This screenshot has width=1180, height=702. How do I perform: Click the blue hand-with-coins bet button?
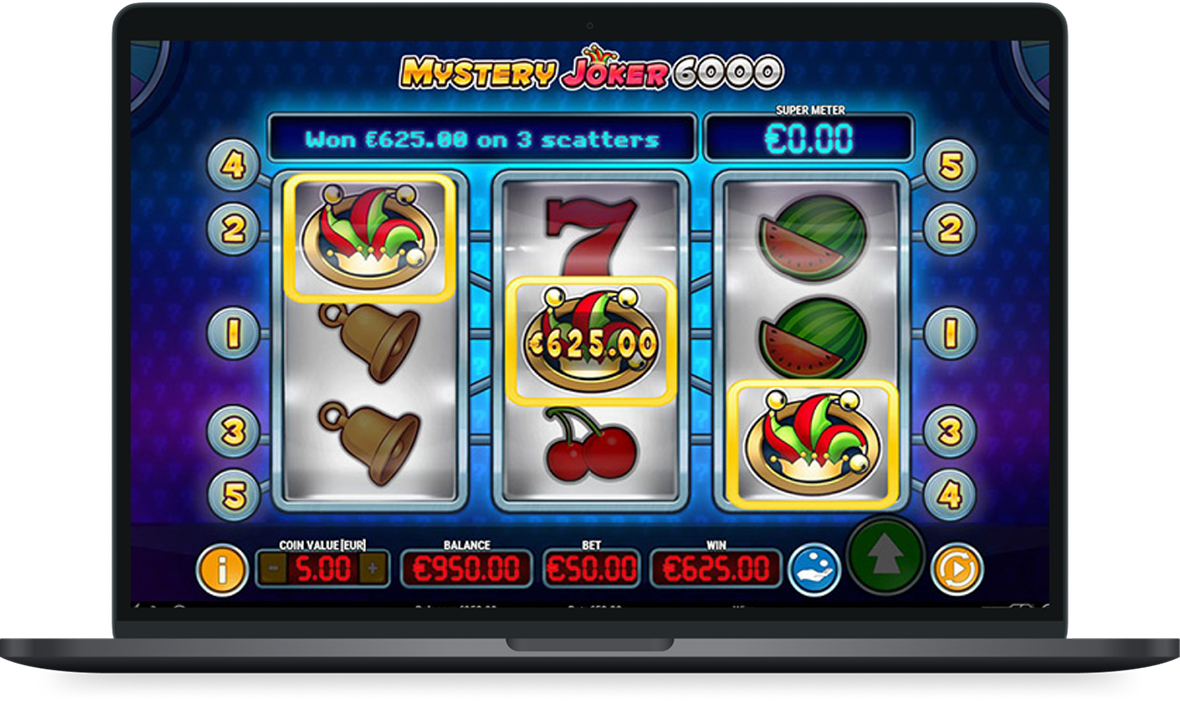[814, 568]
